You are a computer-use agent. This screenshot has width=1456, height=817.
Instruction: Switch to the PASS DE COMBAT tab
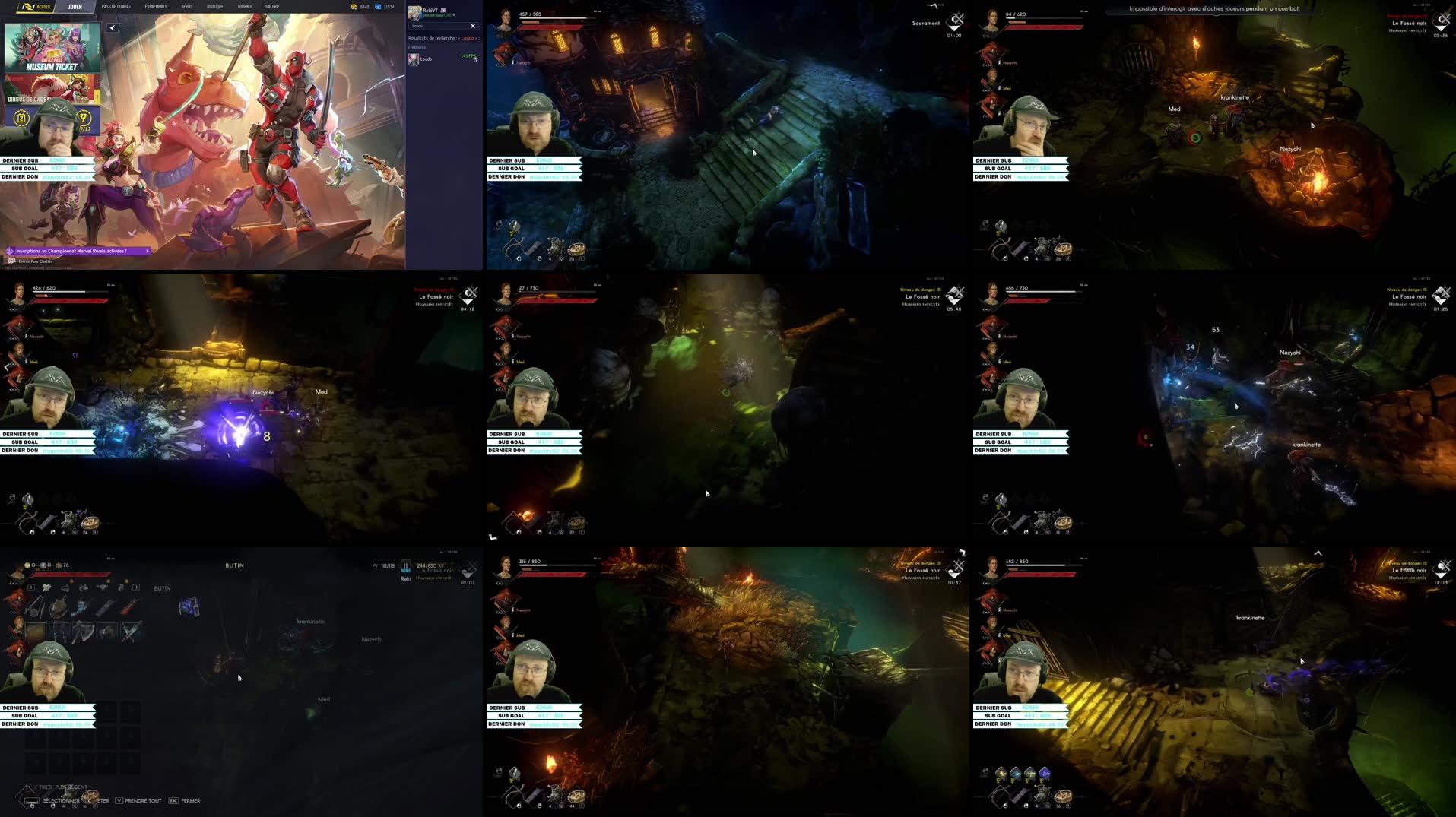coord(116,6)
